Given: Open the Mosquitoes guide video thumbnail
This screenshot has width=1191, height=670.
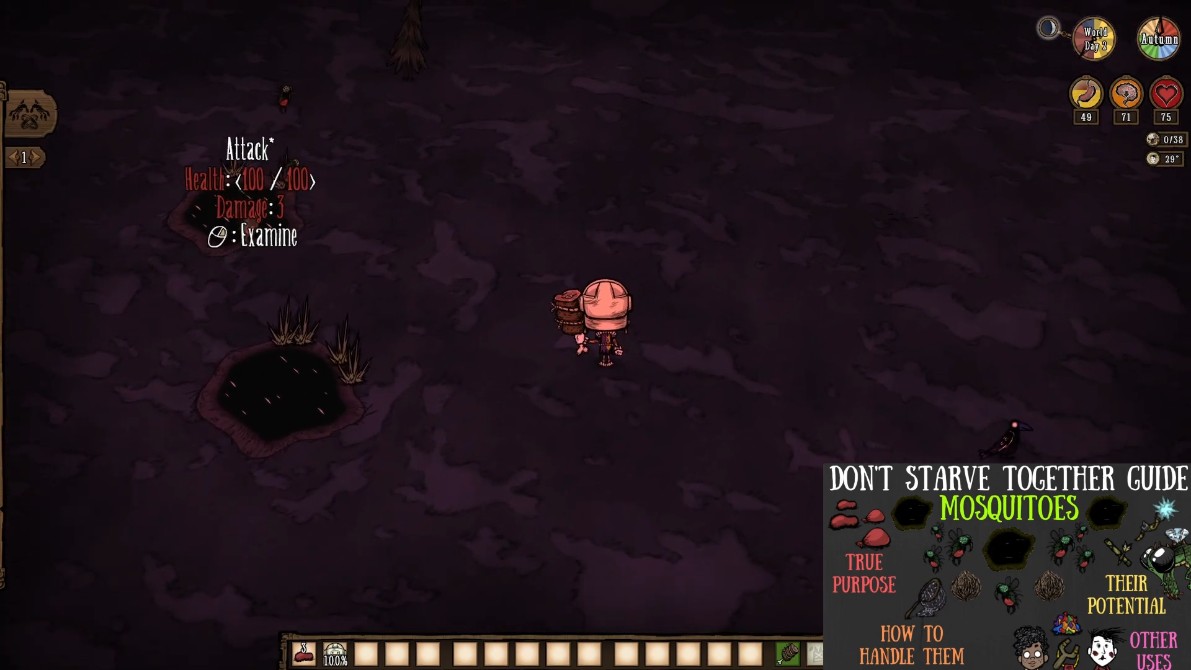Looking at the screenshot, I should 1006,566.
